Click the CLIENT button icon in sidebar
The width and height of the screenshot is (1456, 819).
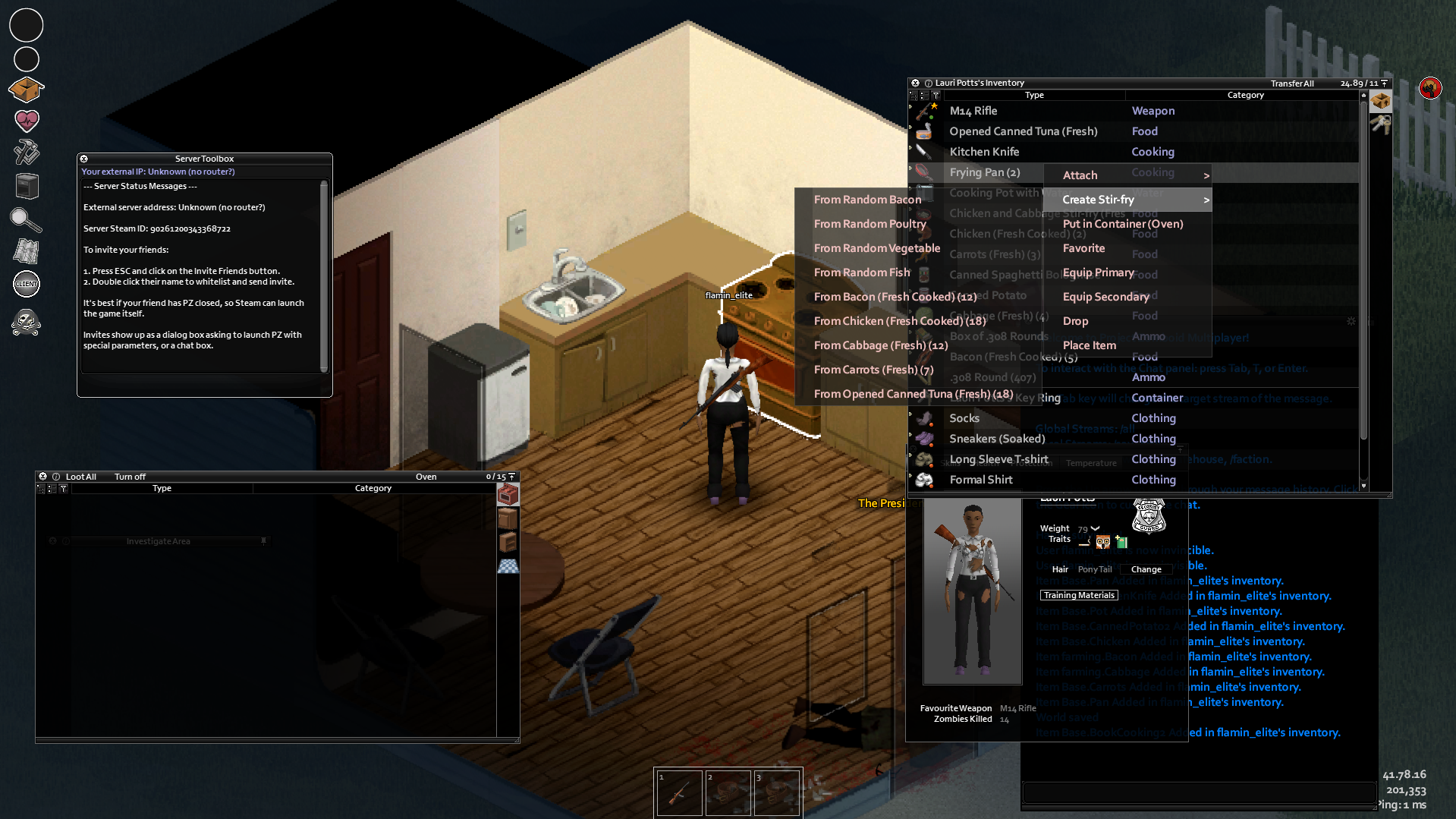click(x=26, y=284)
